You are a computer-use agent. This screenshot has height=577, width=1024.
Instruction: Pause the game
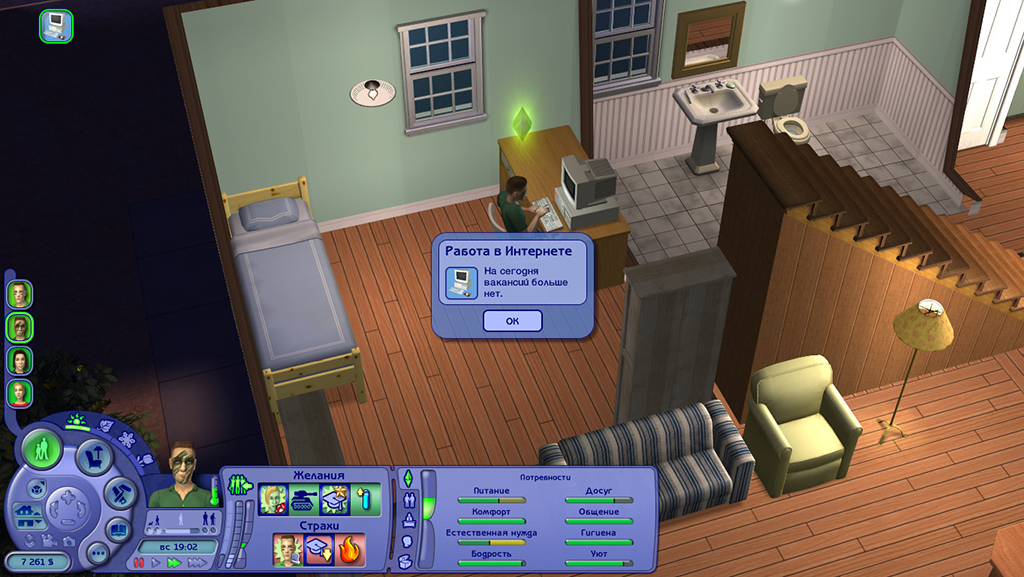(x=139, y=563)
